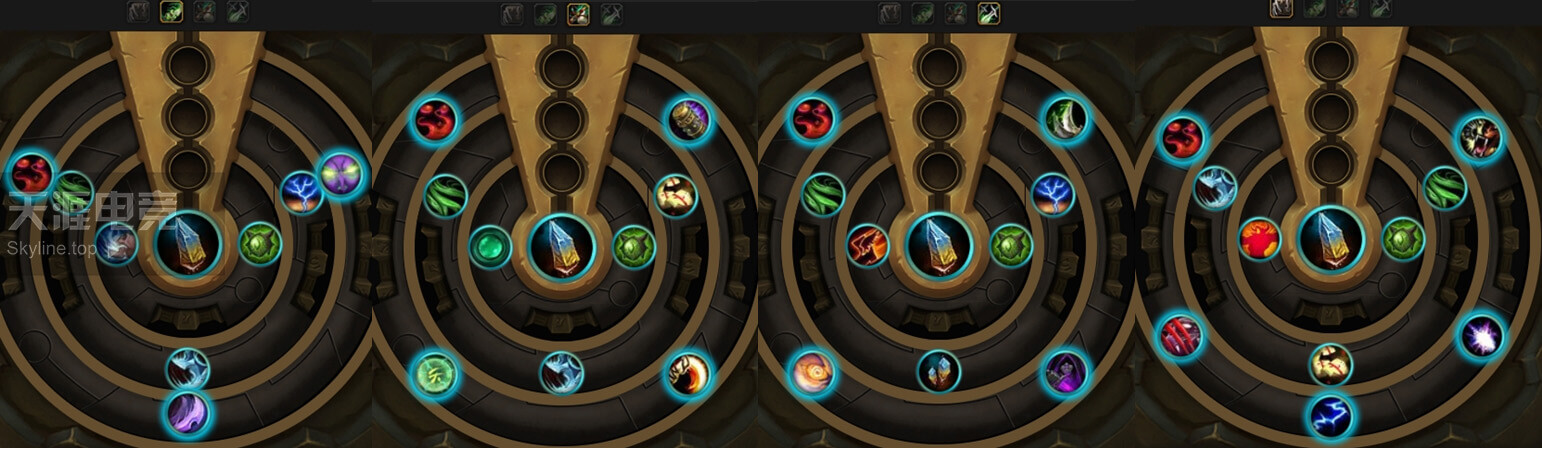Choose the orange crescent flame trait

tap(688, 375)
